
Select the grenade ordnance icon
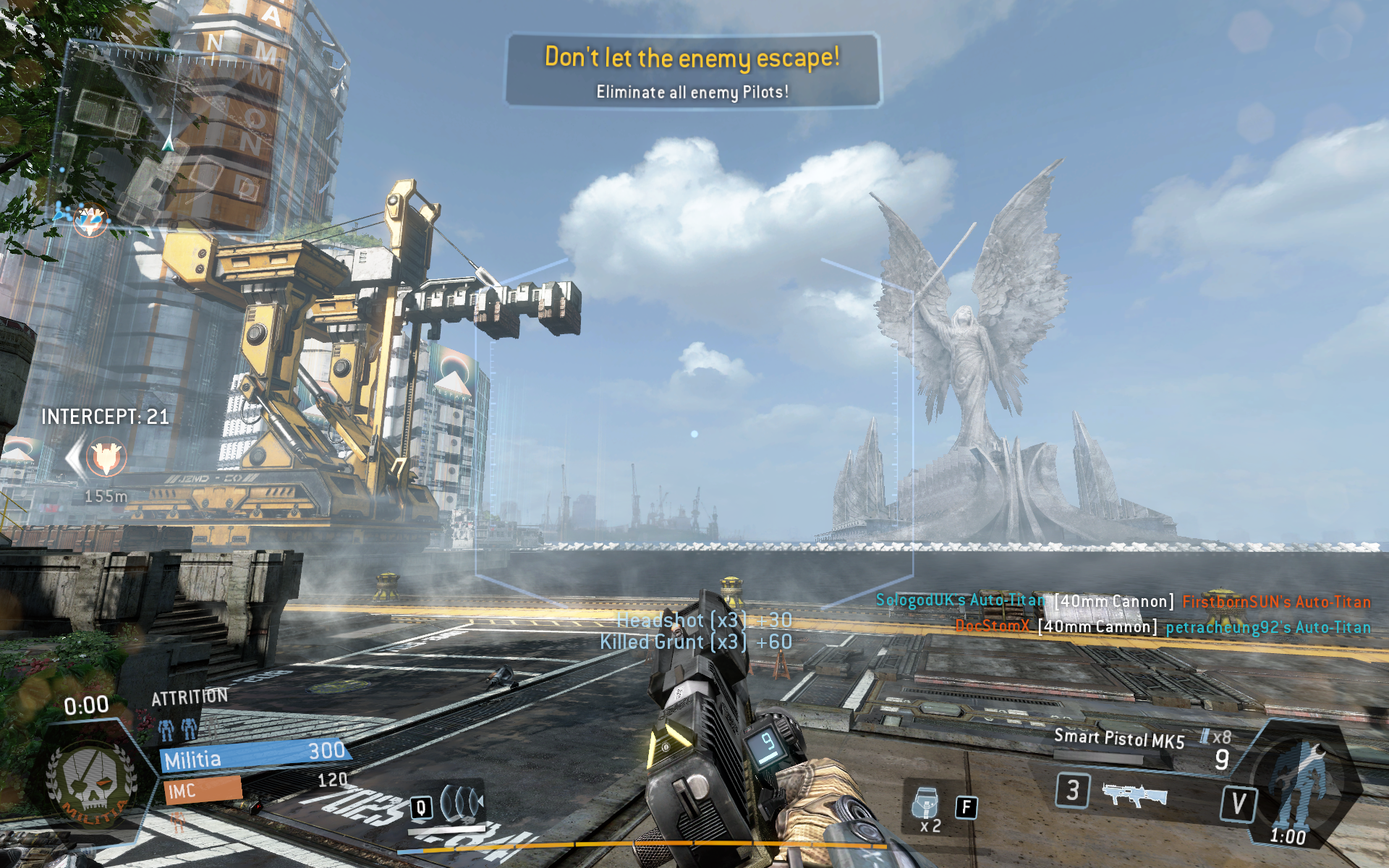click(926, 804)
